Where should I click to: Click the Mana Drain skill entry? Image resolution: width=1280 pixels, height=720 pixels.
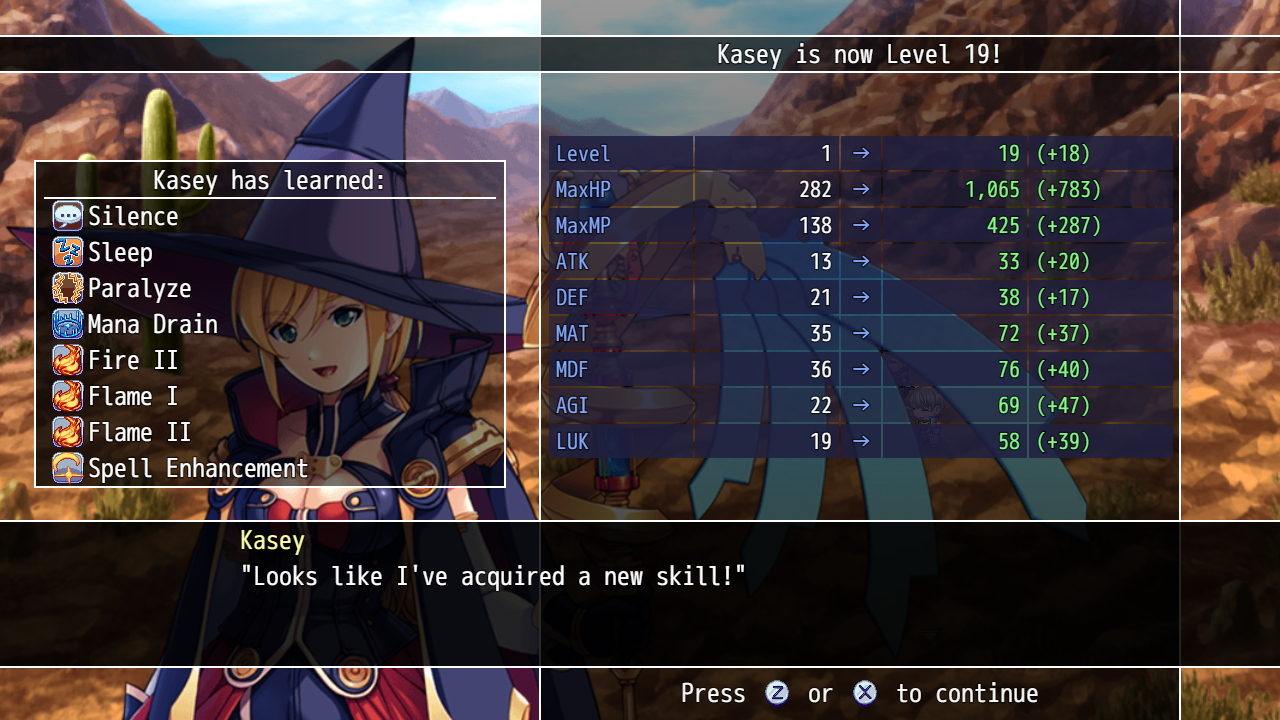pyautogui.click(x=152, y=324)
